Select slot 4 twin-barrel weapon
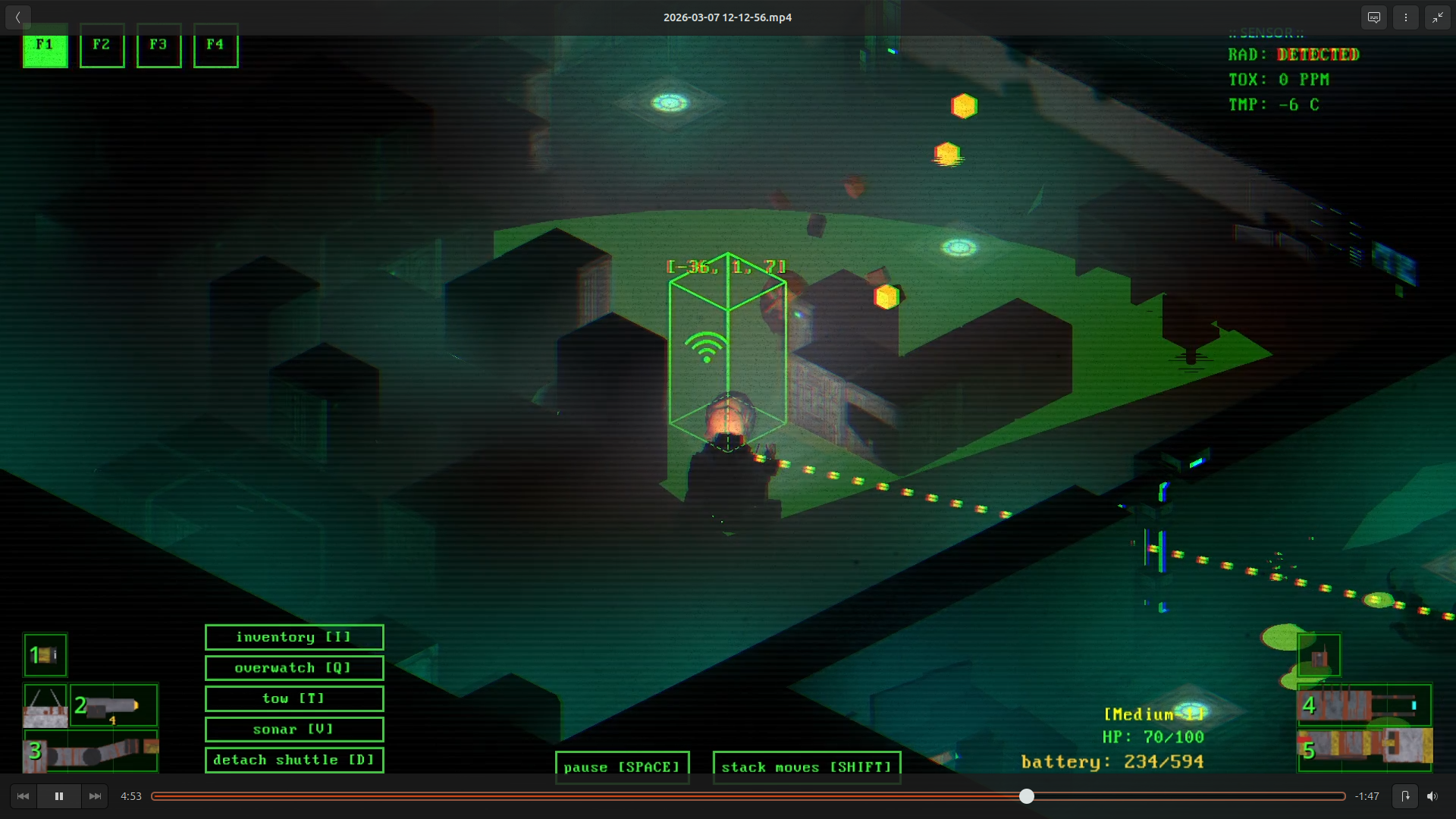Viewport: 1456px width, 819px height. point(1364,705)
